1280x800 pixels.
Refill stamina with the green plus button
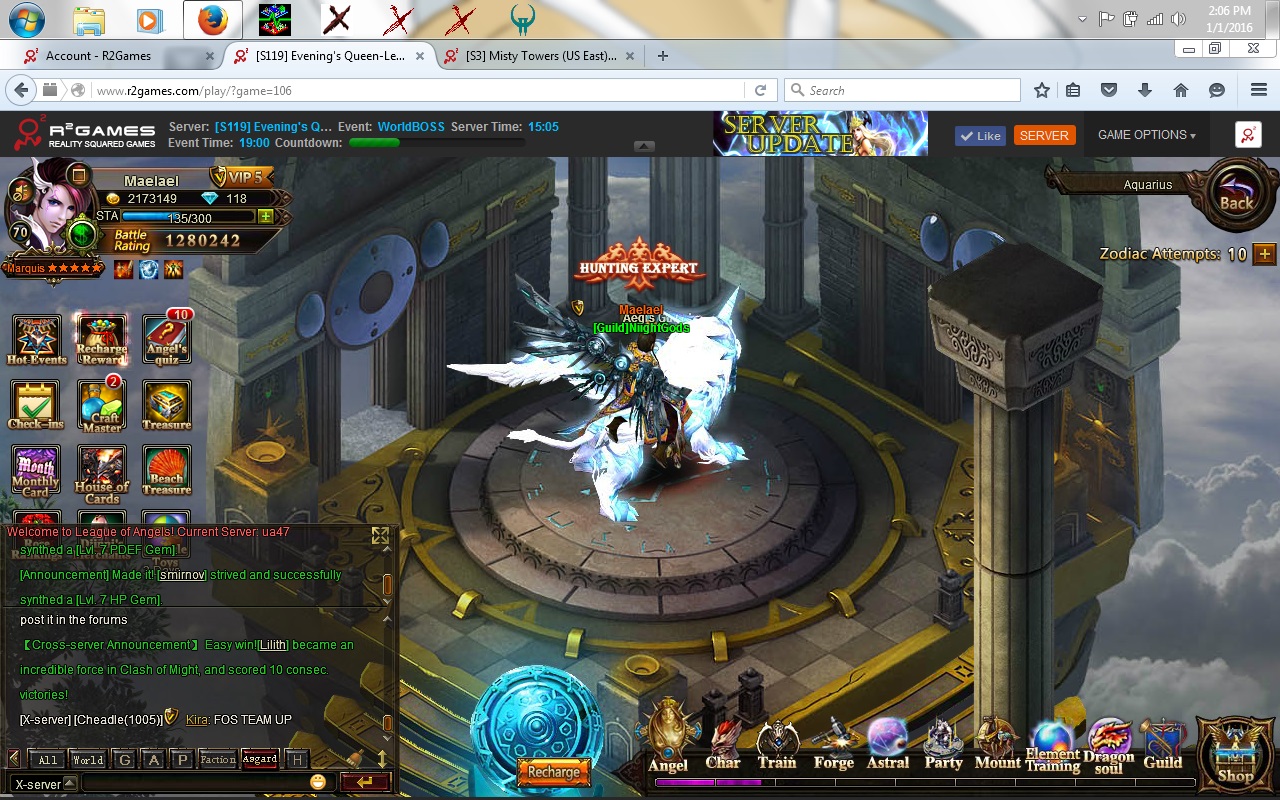click(x=265, y=216)
